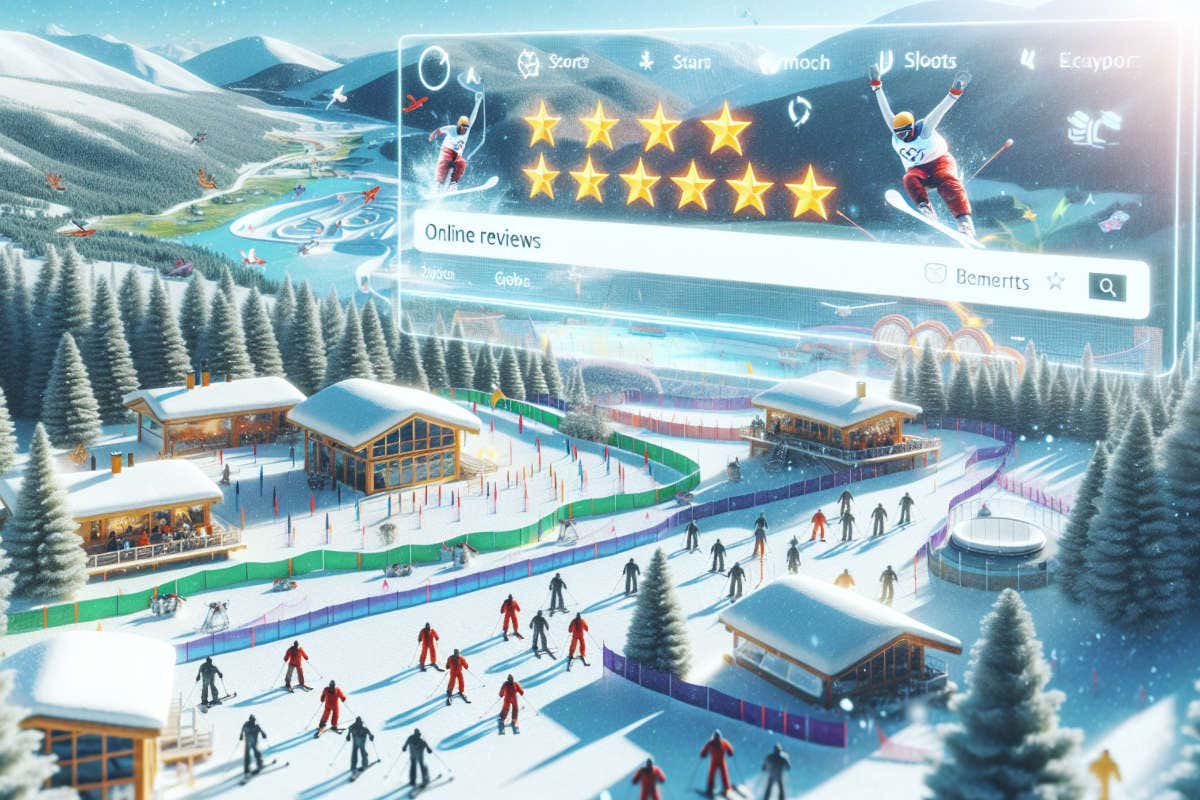Click the circle icon in the overlay's top-left corner

(435, 68)
